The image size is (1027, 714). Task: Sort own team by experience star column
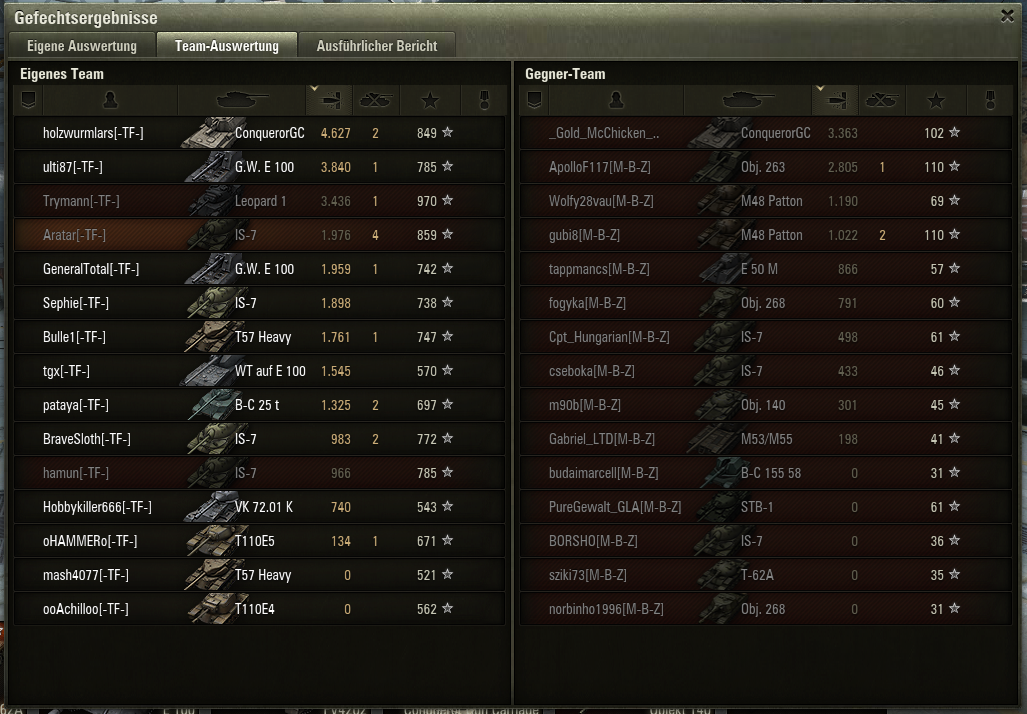430,100
